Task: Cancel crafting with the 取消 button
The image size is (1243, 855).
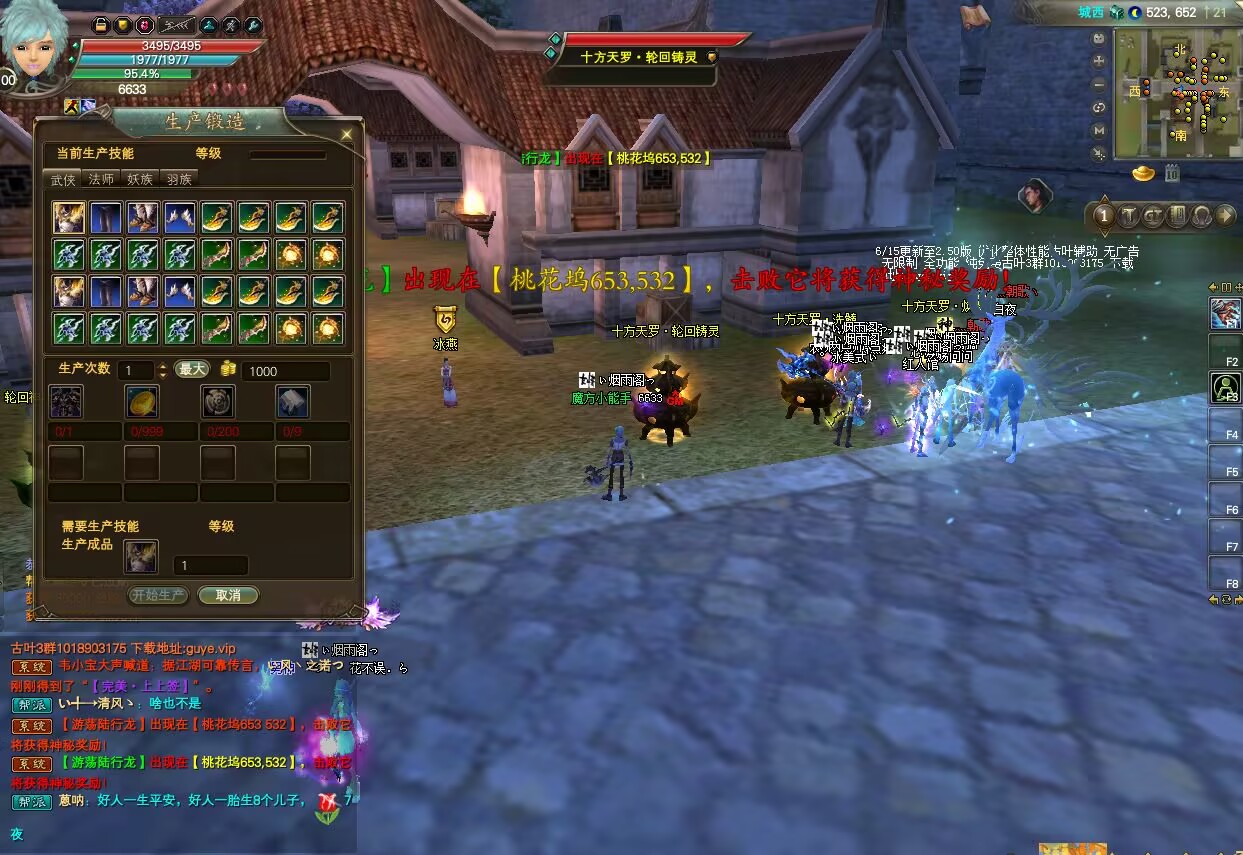Action: pyautogui.click(x=228, y=595)
